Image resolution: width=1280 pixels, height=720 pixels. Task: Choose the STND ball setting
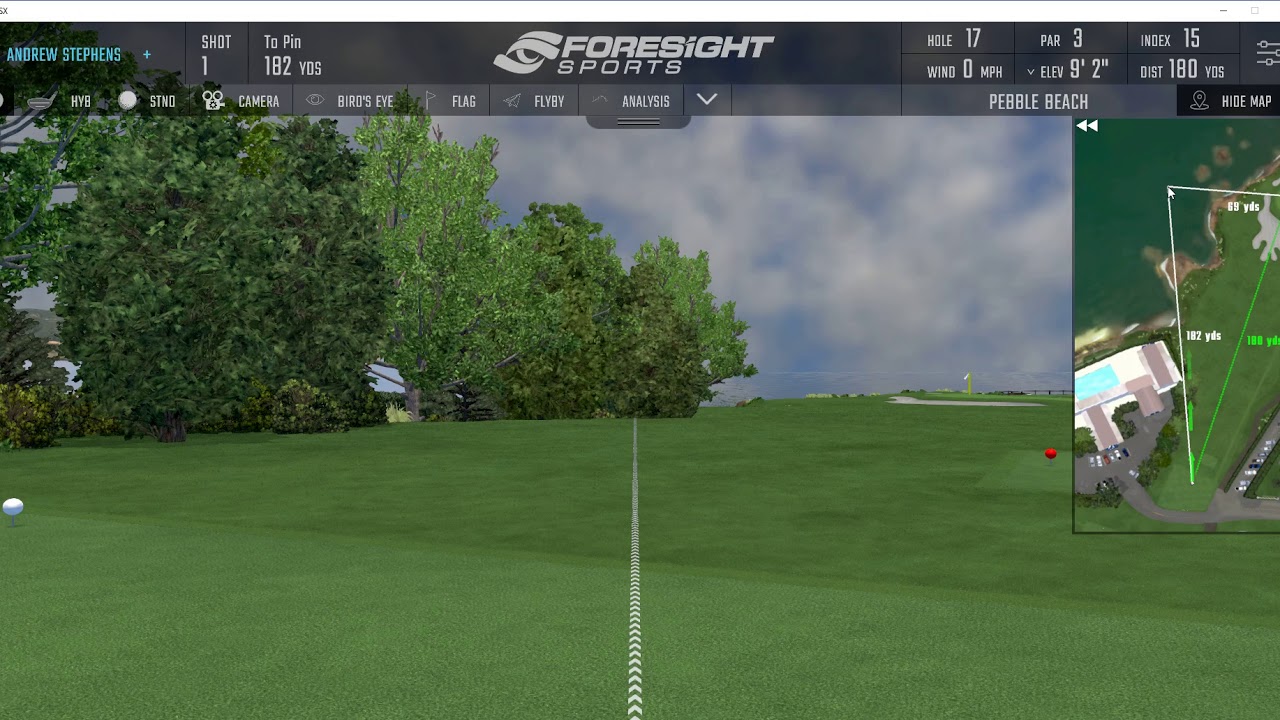148,101
